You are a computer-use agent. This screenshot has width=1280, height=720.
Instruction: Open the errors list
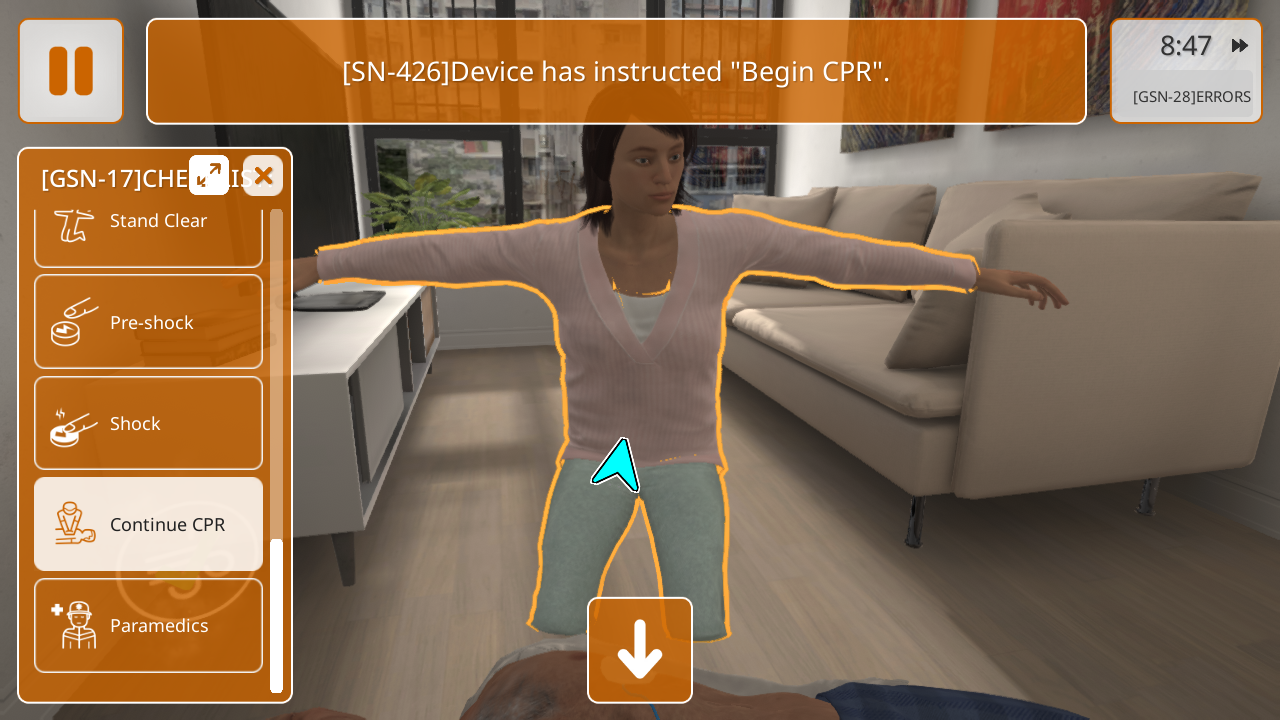click(1190, 97)
